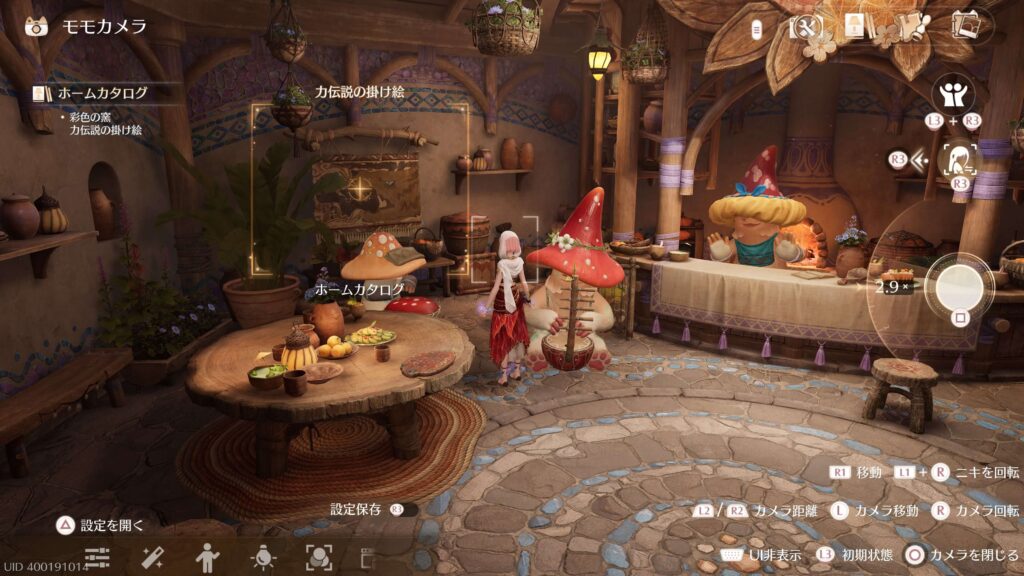
Task: Switch to the light bulb lighting tab
Action: coord(263,557)
